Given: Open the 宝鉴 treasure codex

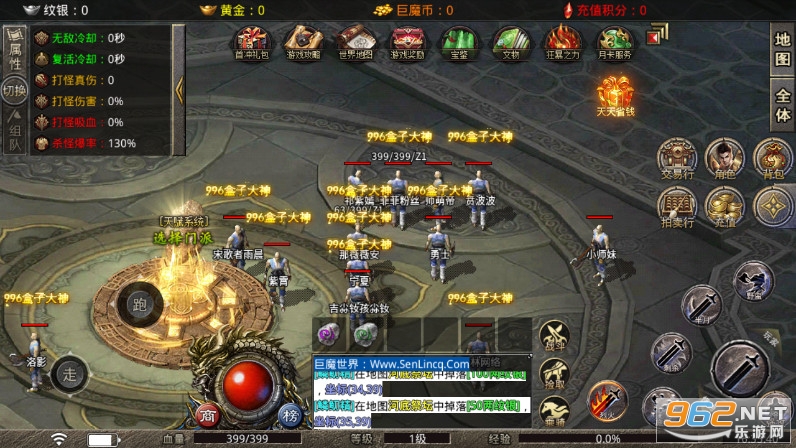Looking at the screenshot, I should [458, 42].
